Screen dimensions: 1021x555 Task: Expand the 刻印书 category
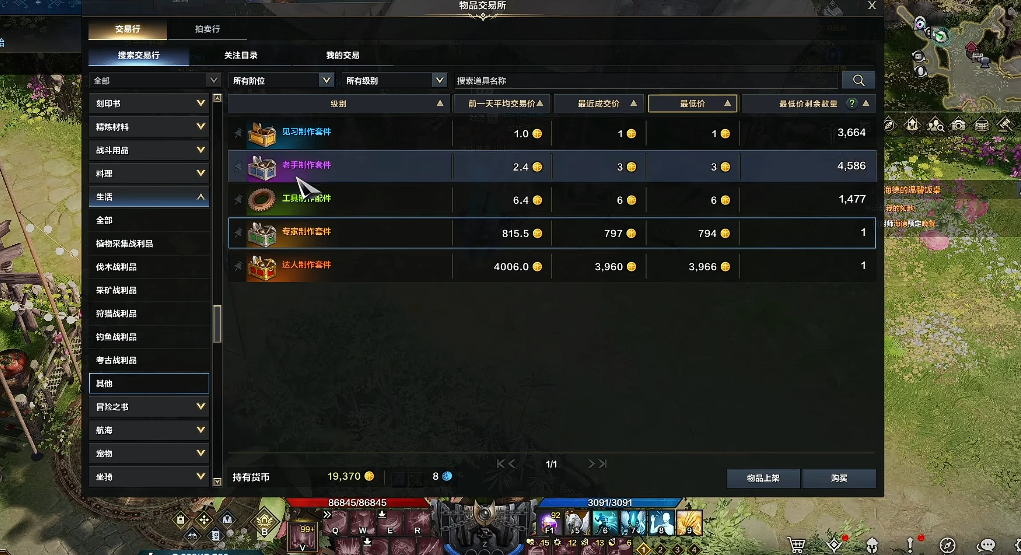pyautogui.click(x=149, y=104)
